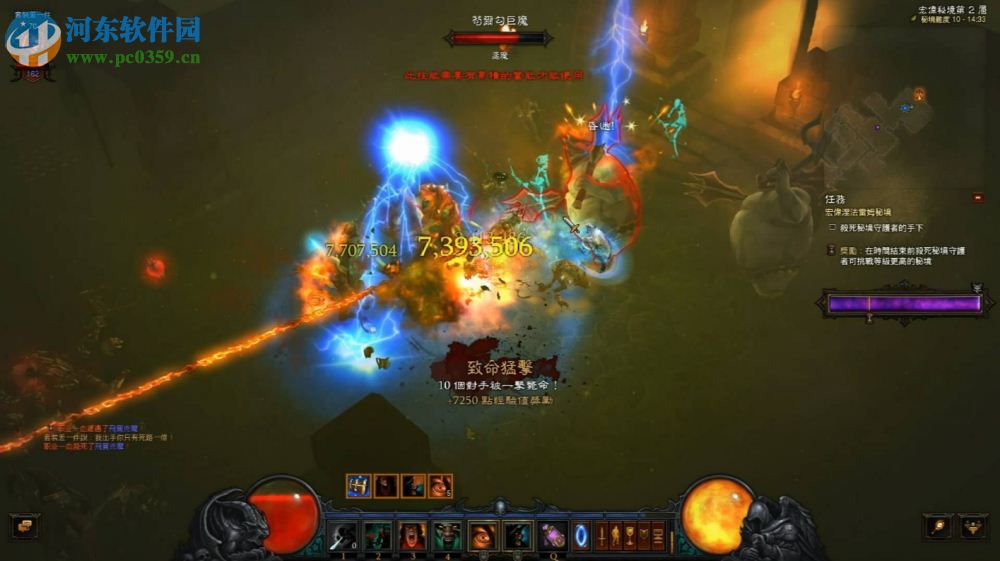Click the rightmost bottom-right corner button
Screen dimensions: 1000x561
[972, 525]
